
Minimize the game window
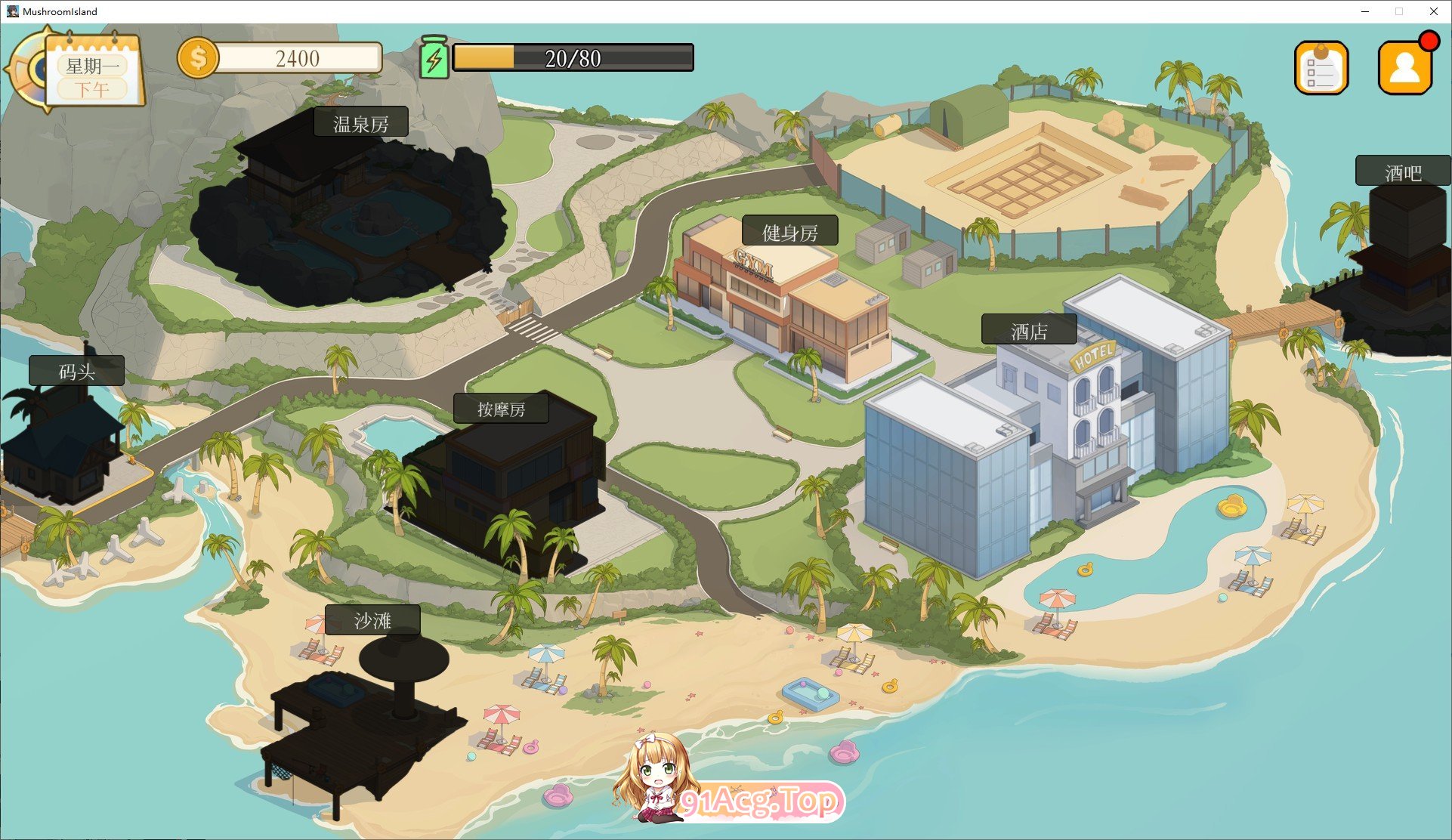1365,11
